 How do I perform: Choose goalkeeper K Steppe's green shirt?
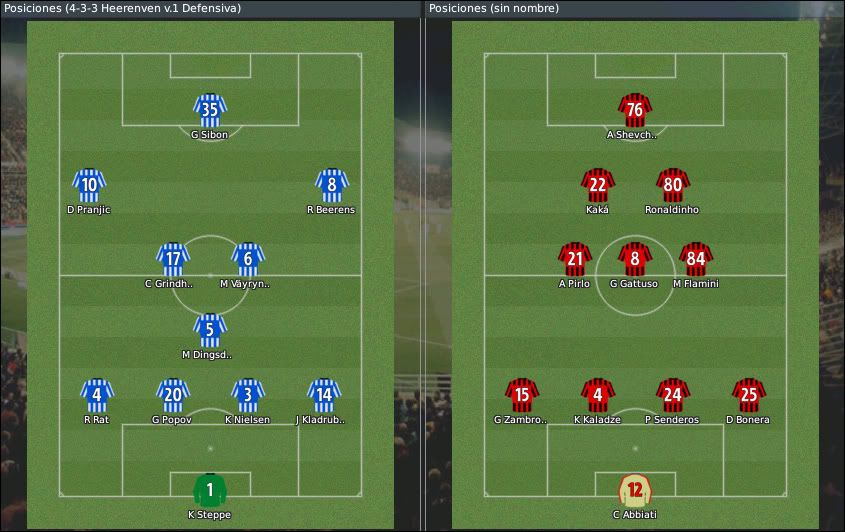(x=210, y=490)
